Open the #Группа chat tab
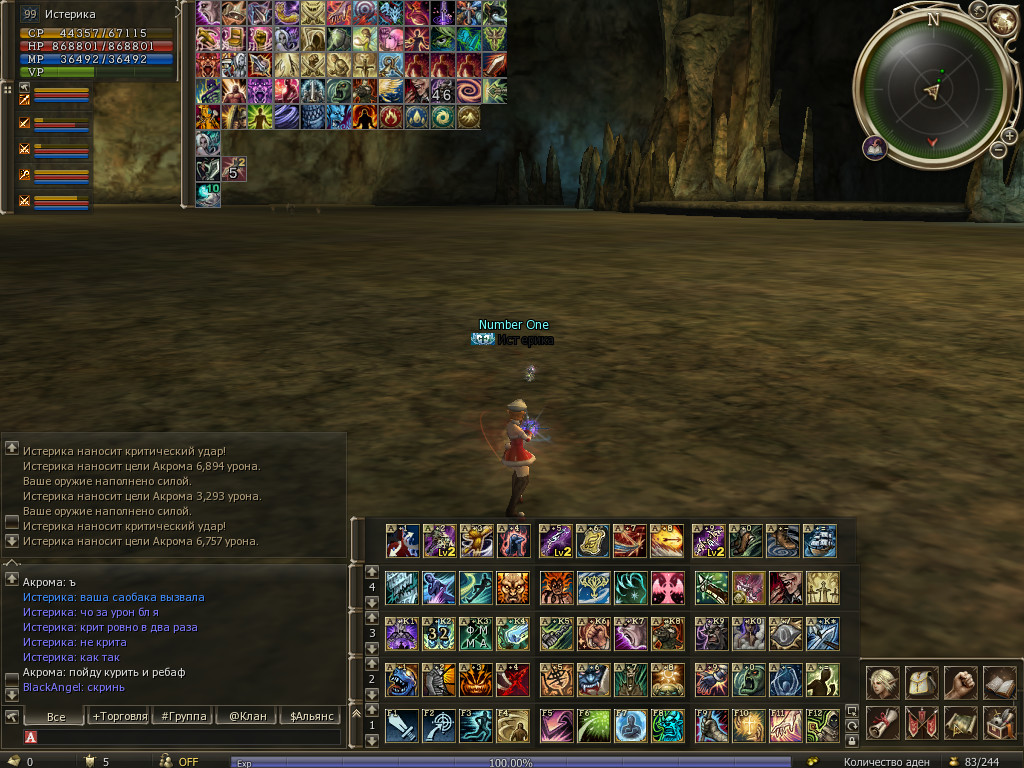 (184, 716)
